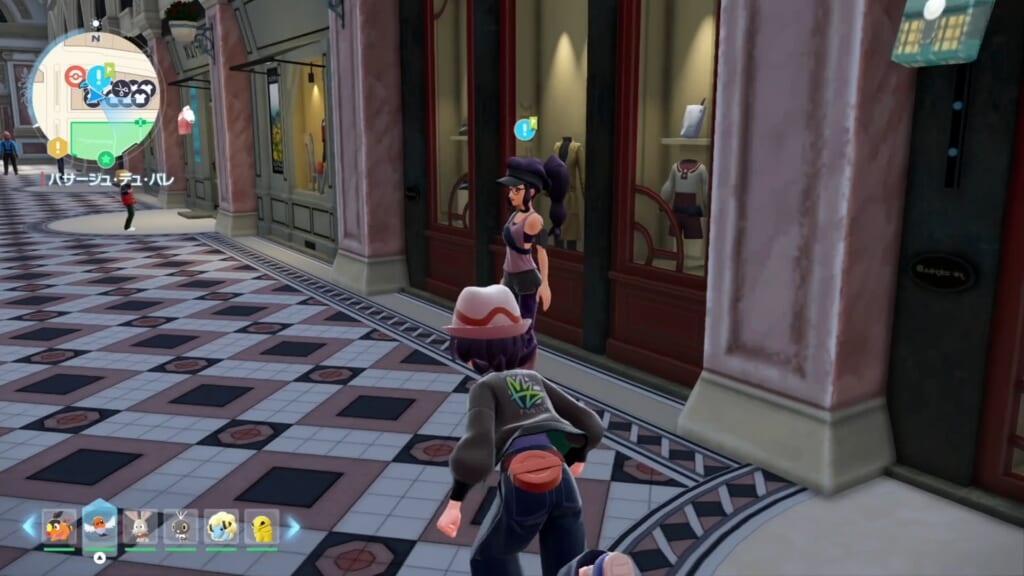Viewport: 1024px width, 576px height.
Task: Pick Scatterbug in the party lineup
Action: coord(181,526)
